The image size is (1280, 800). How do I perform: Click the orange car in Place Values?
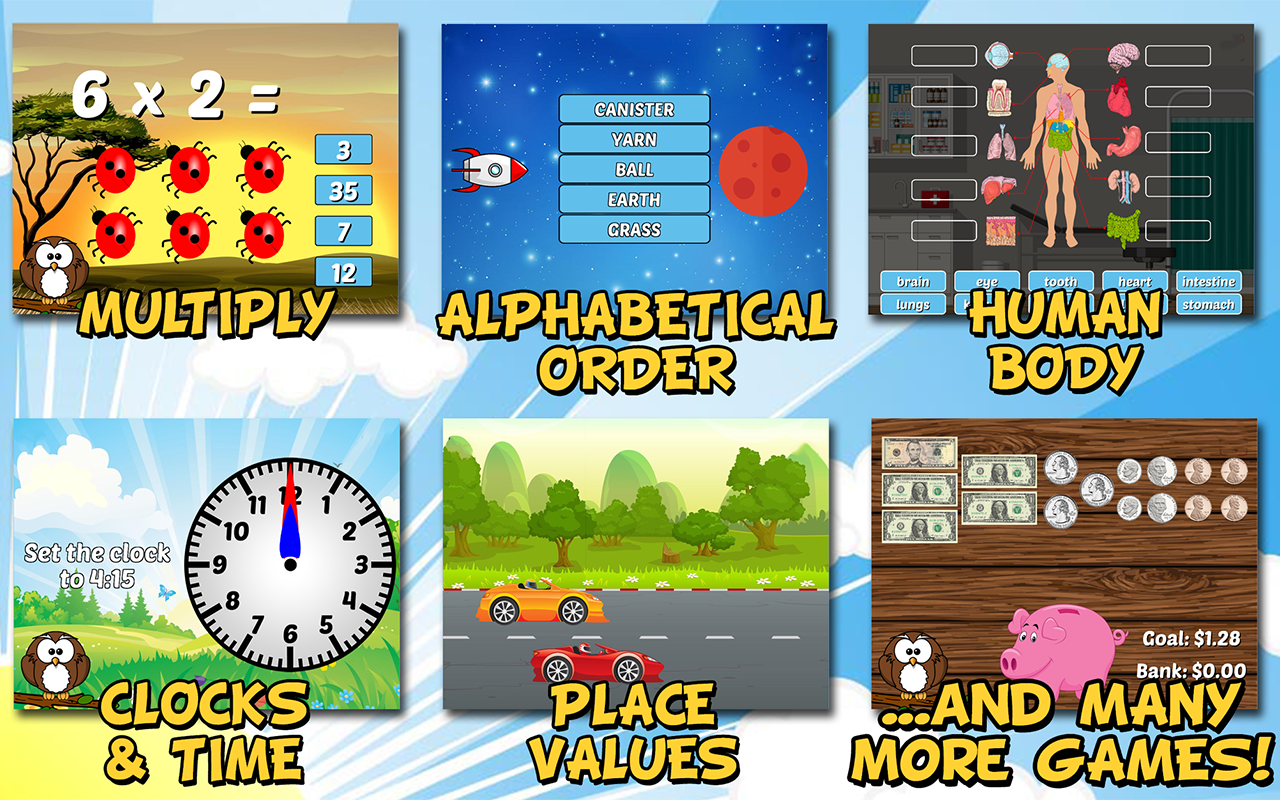pyautogui.click(x=540, y=600)
